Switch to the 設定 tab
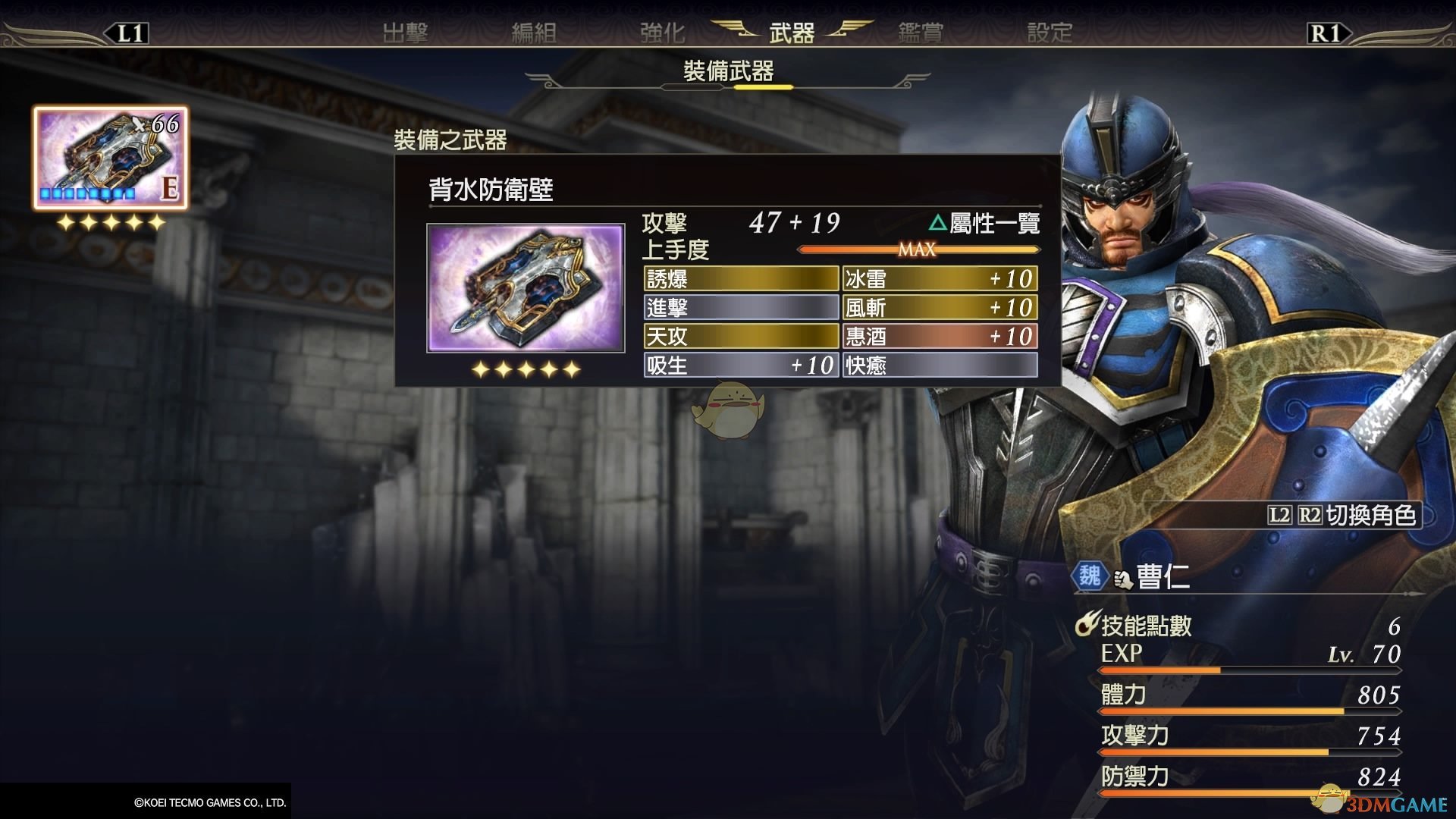 coord(1050,33)
